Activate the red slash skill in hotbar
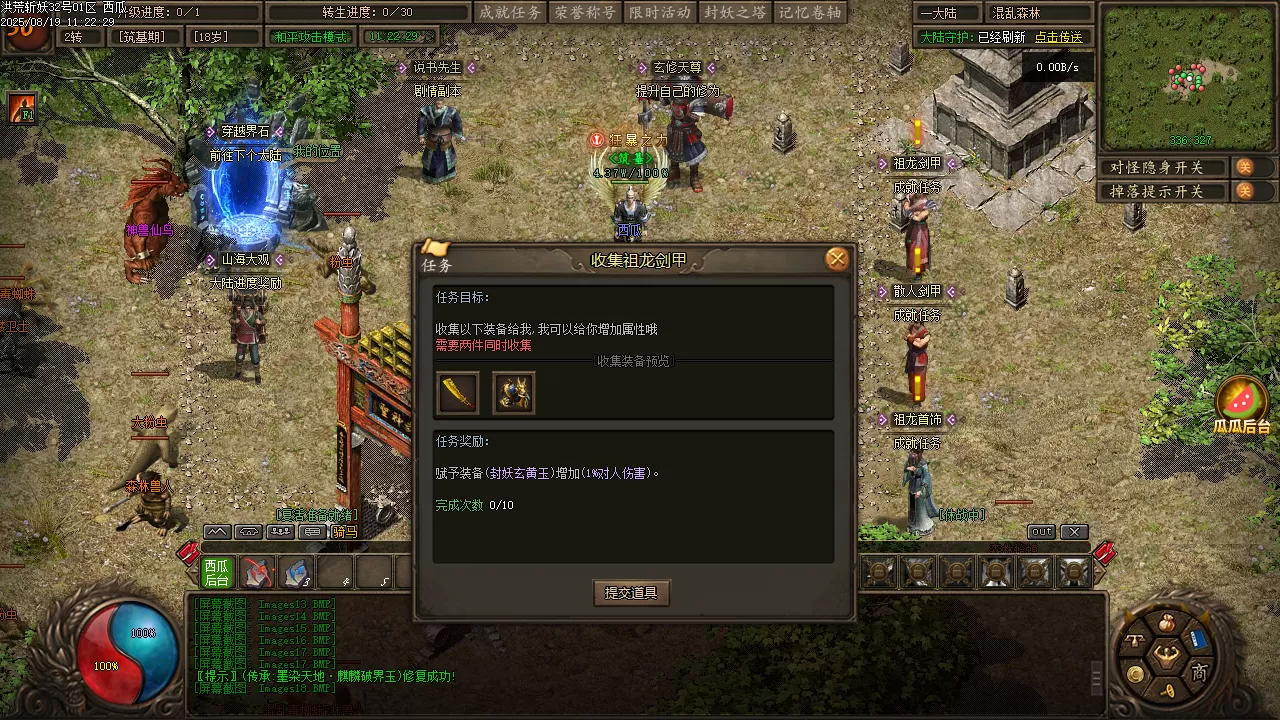The width and height of the screenshot is (1280, 720). (257, 573)
